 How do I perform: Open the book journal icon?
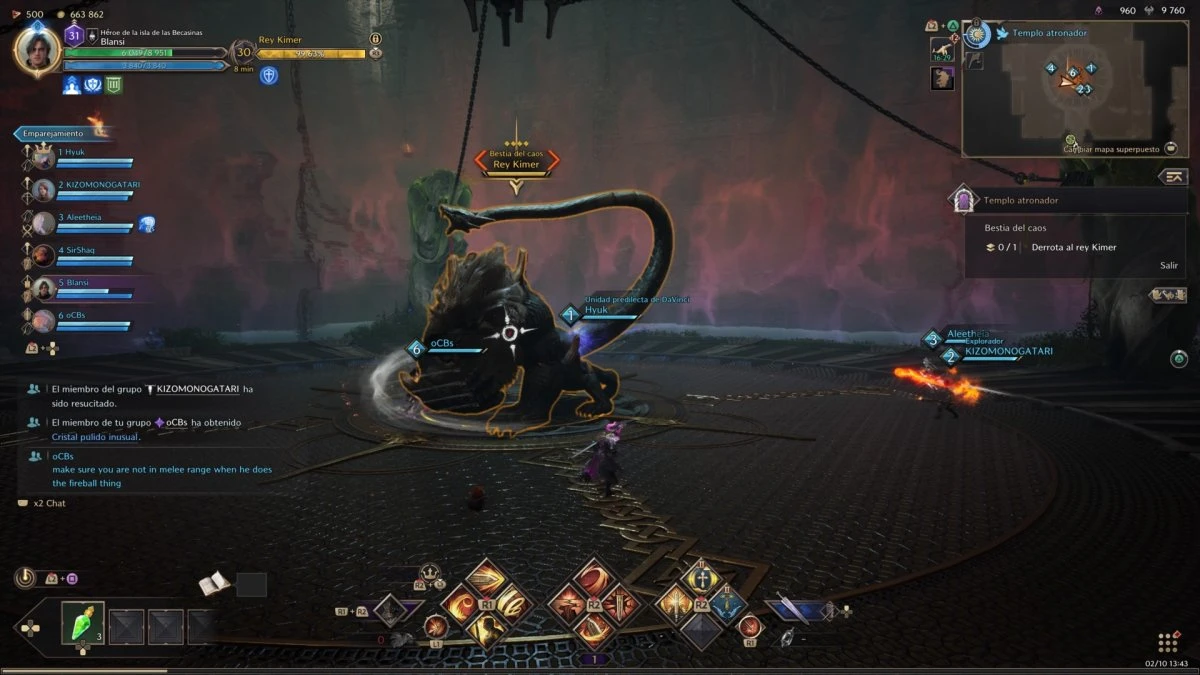click(x=212, y=583)
